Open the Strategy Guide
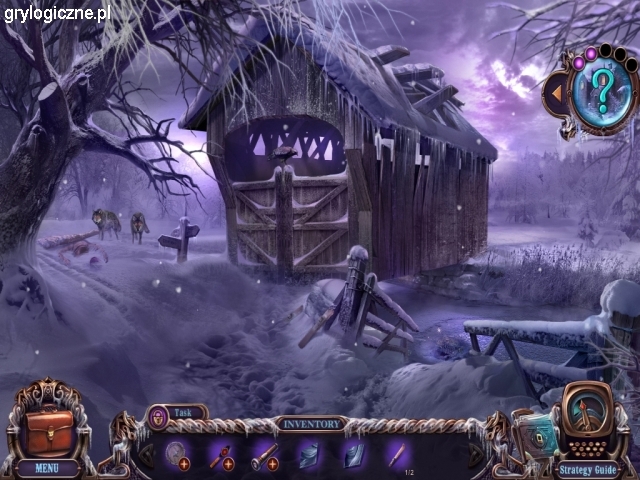640x480 pixels. click(589, 467)
